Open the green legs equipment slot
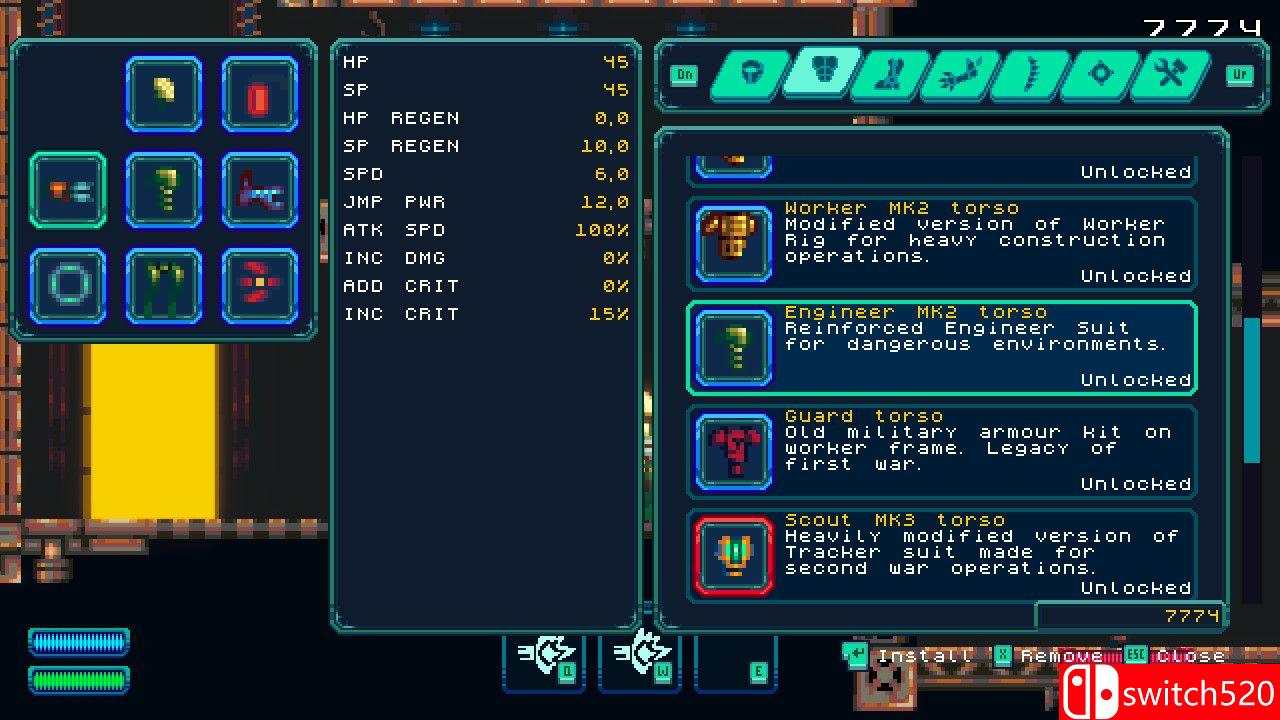Image resolution: width=1280 pixels, height=720 pixels. click(x=164, y=286)
